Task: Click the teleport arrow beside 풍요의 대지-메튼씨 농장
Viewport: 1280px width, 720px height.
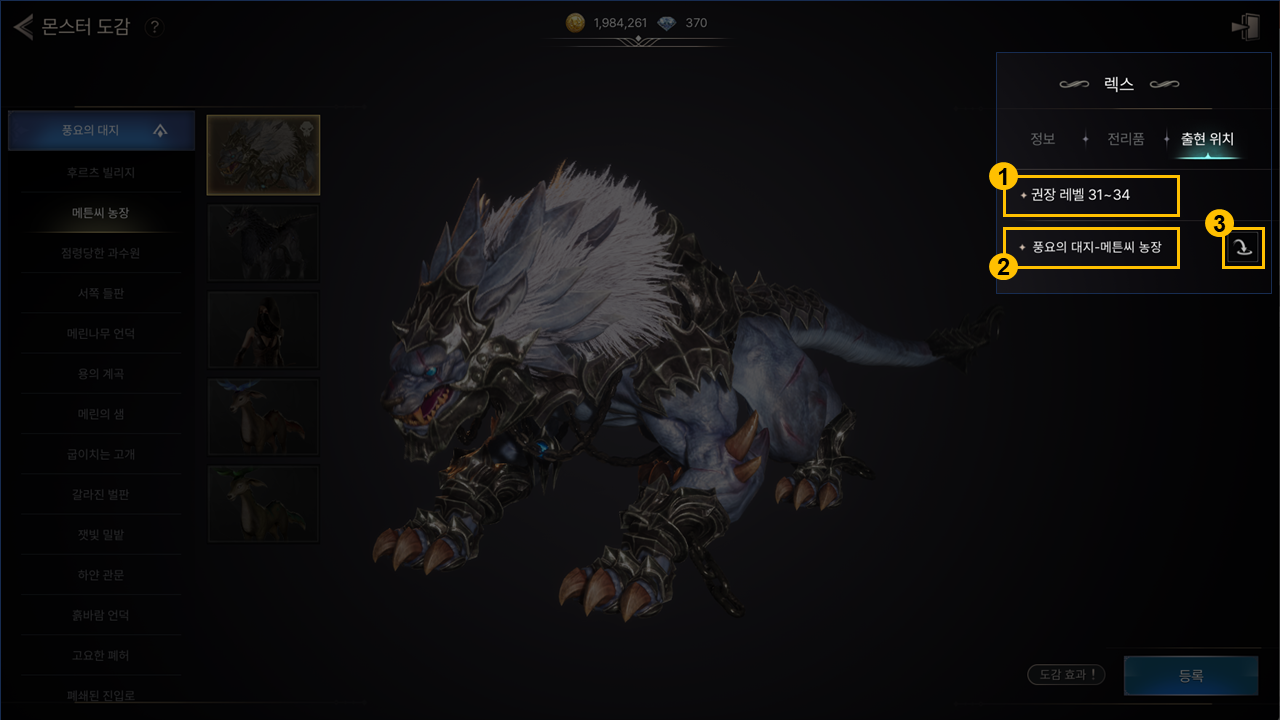Action: coord(1243,248)
